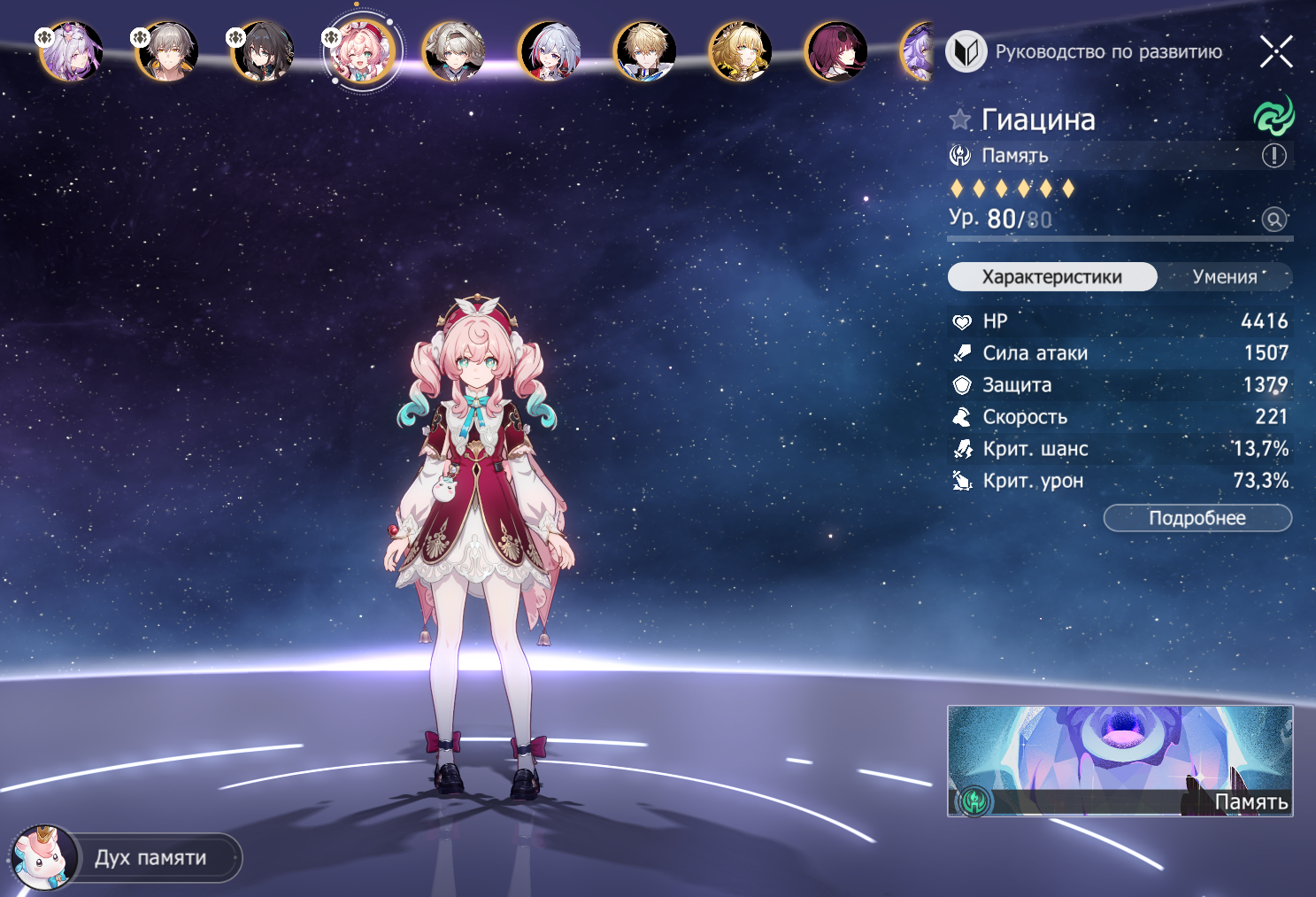Pick the dark-haired character portrait
Image resolution: width=1316 pixels, height=897 pixels.
click(x=263, y=51)
